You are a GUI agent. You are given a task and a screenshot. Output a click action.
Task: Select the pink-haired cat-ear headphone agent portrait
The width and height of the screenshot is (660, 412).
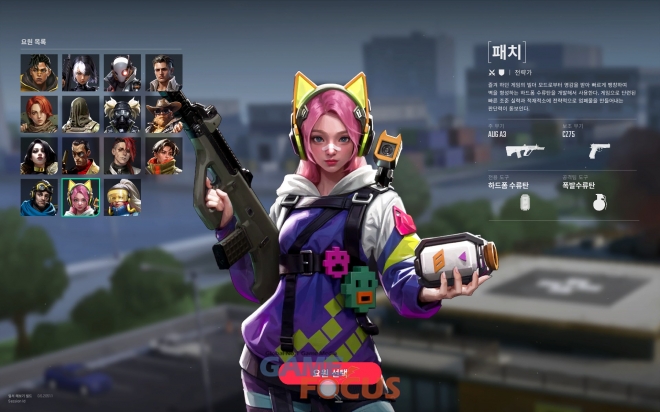click(80, 198)
